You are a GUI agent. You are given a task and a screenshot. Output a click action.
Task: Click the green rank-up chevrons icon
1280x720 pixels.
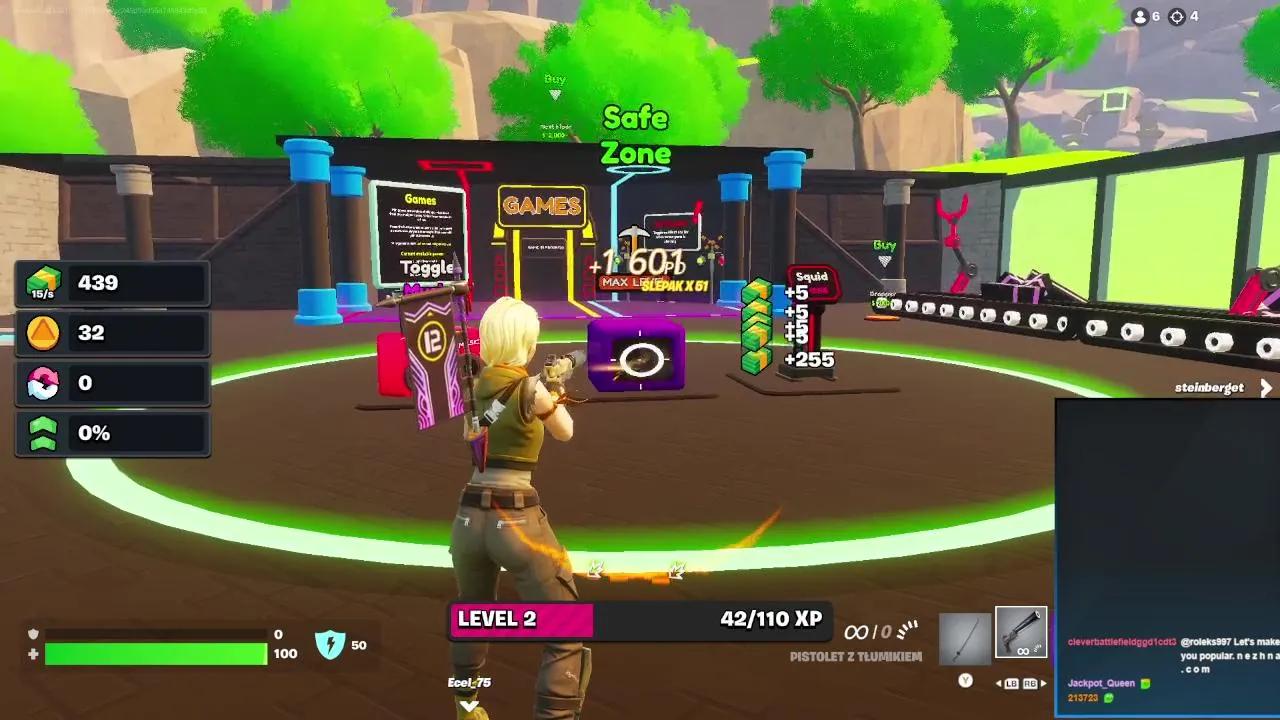(41, 432)
